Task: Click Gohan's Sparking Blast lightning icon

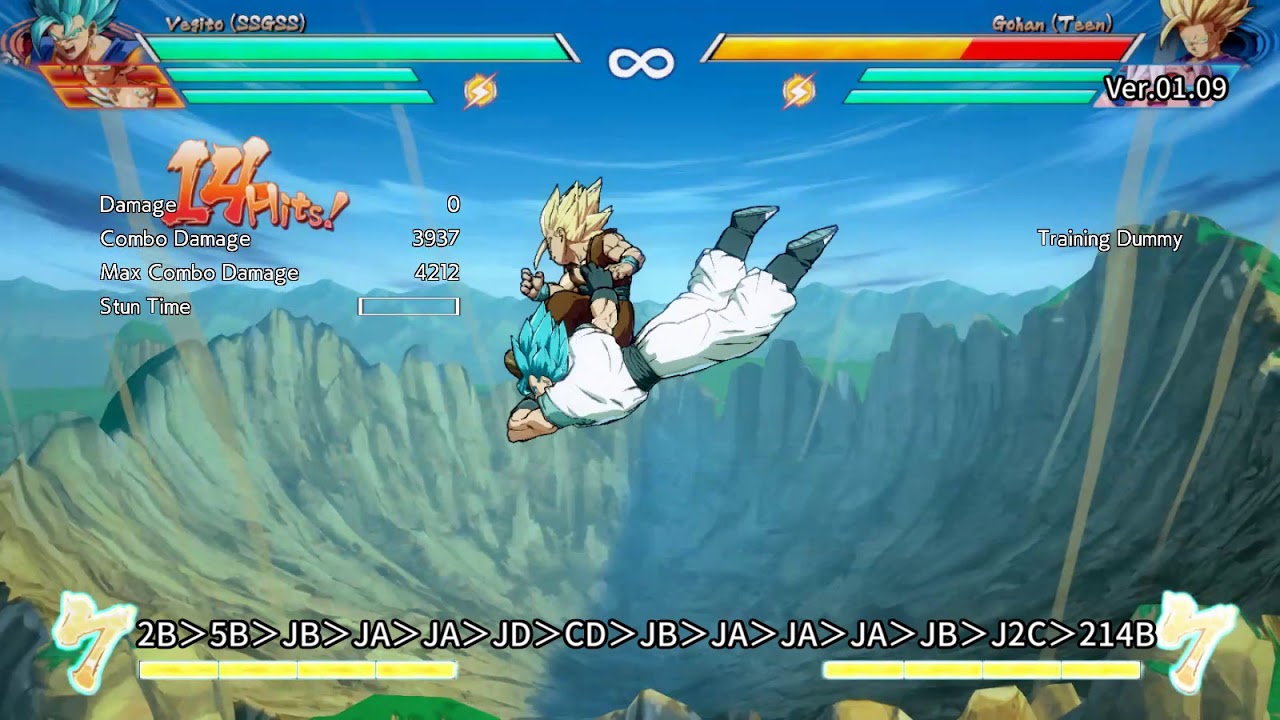Action: coord(797,90)
